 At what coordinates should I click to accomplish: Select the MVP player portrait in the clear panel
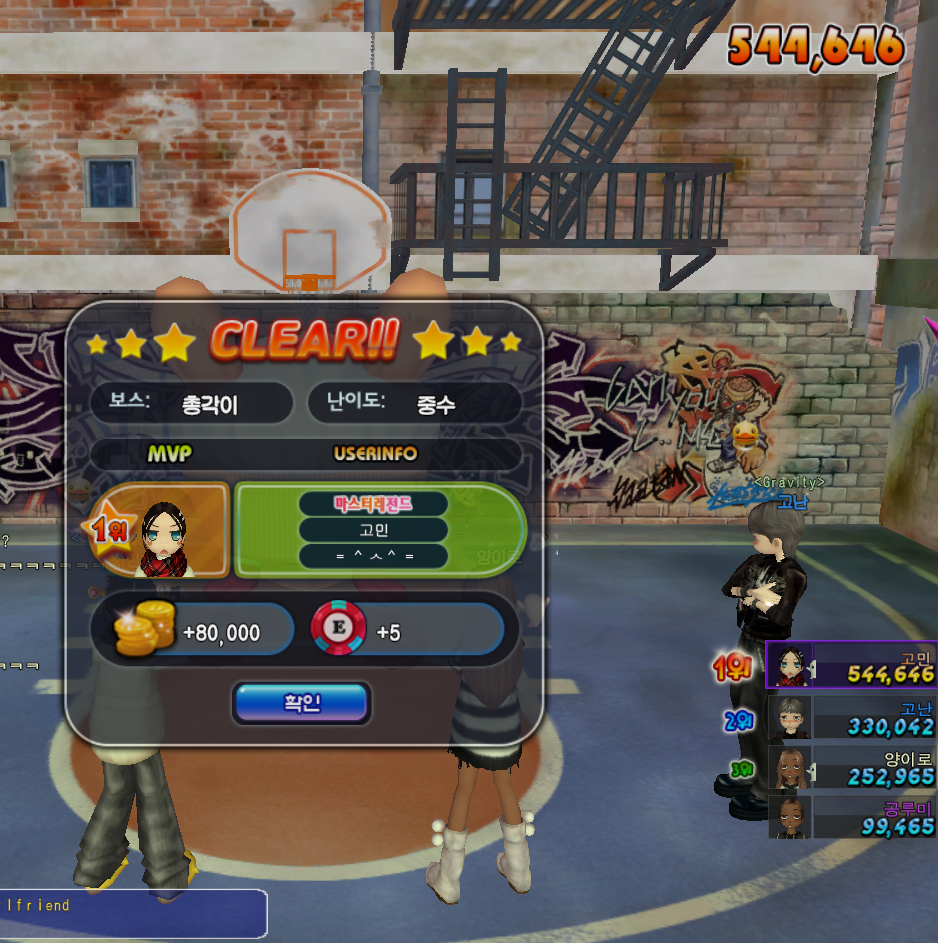pyautogui.click(x=160, y=532)
